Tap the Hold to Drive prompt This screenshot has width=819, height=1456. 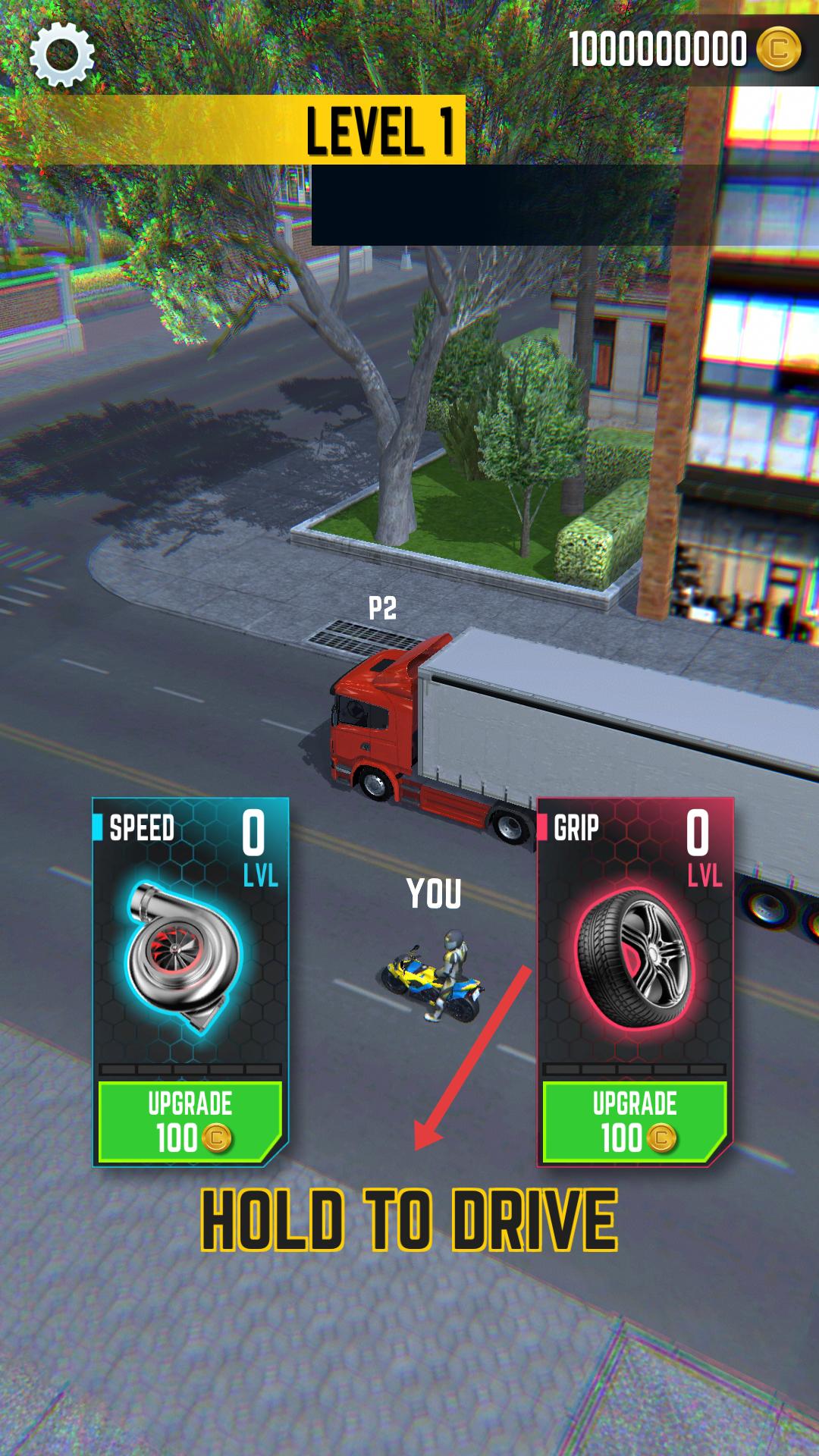coord(409,1220)
